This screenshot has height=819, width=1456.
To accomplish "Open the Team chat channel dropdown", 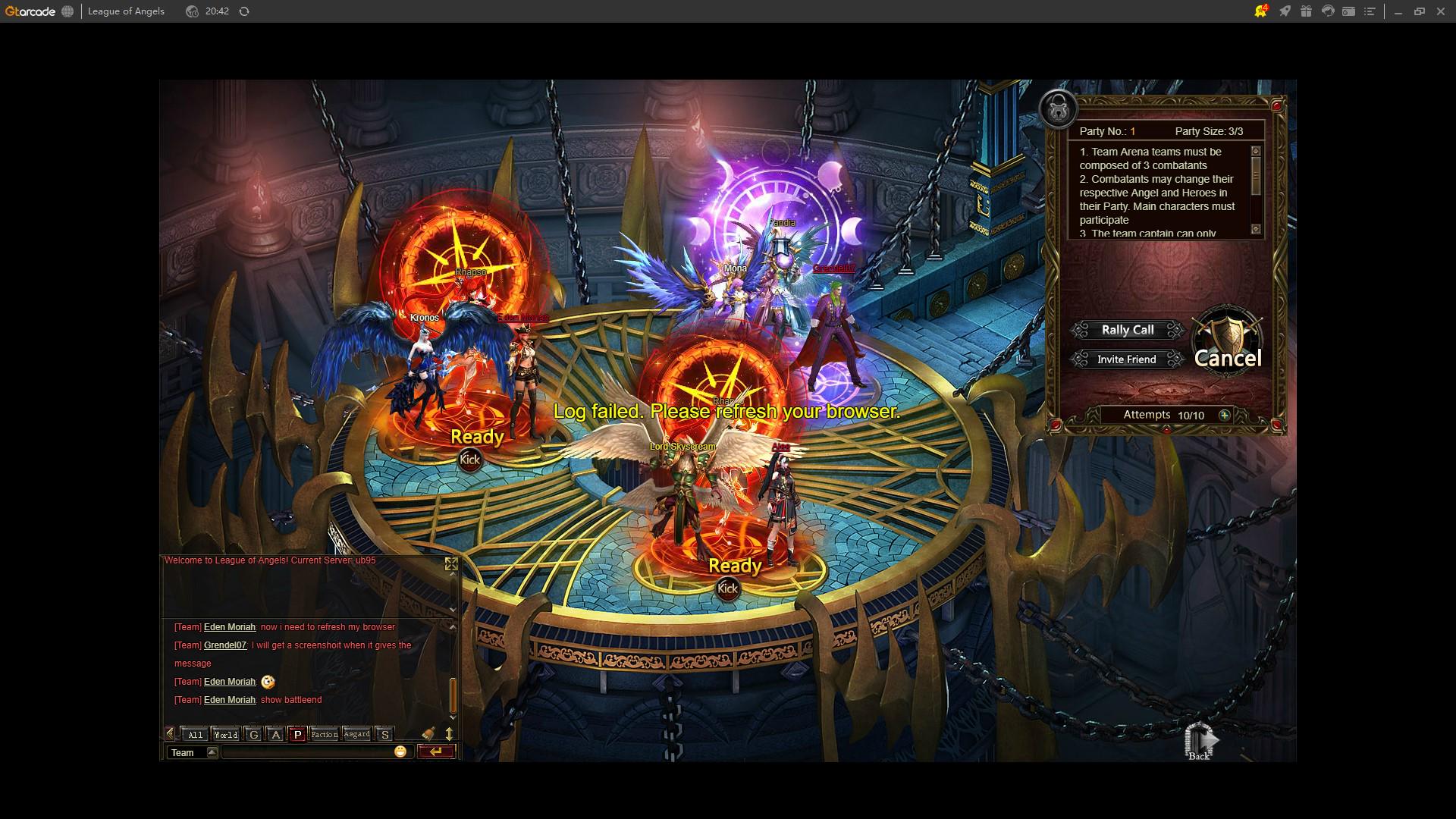I will [x=212, y=752].
